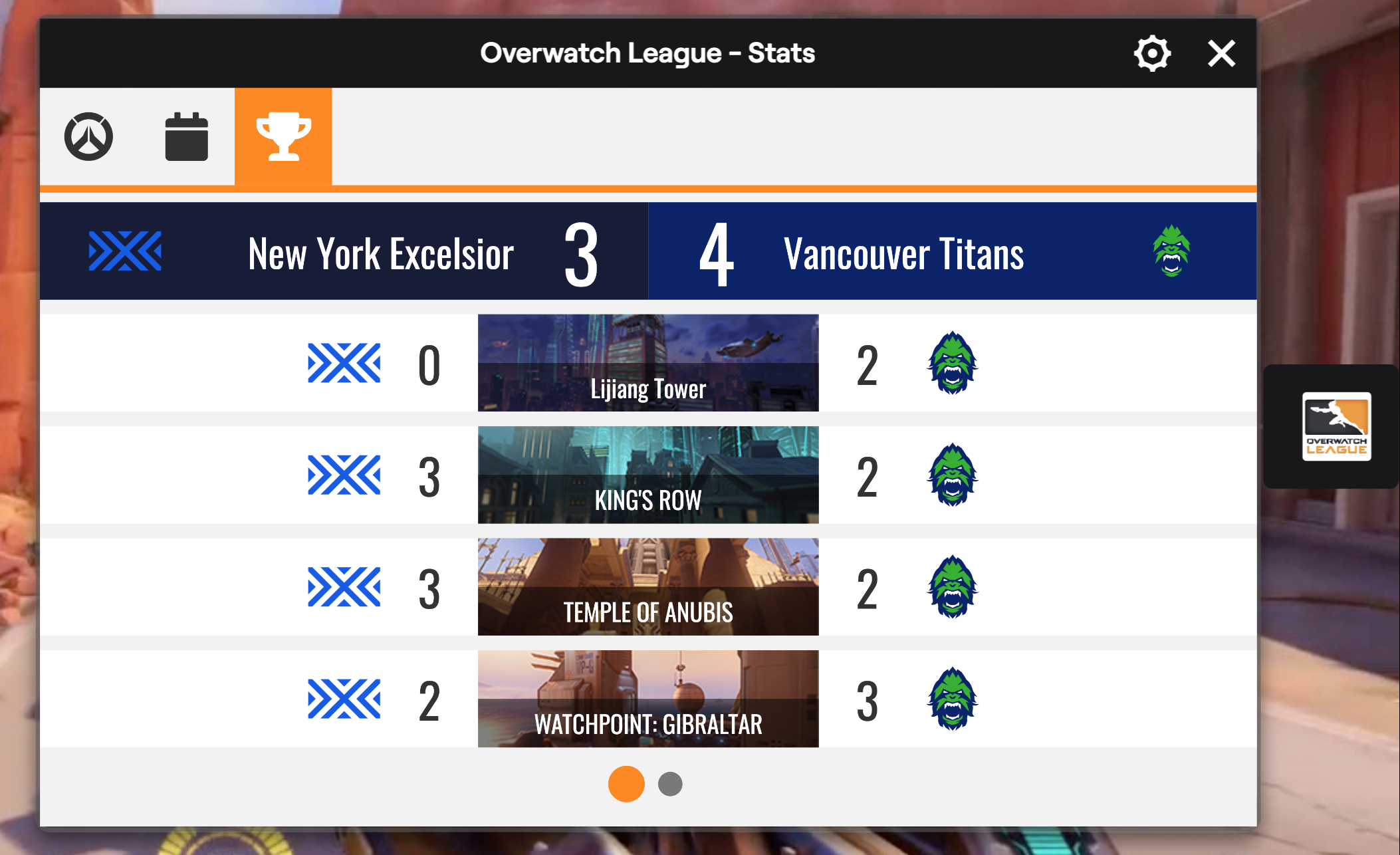The height and width of the screenshot is (855, 1400).
Task: Open the calendar tab next to the logo
Action: pos(186,136)
